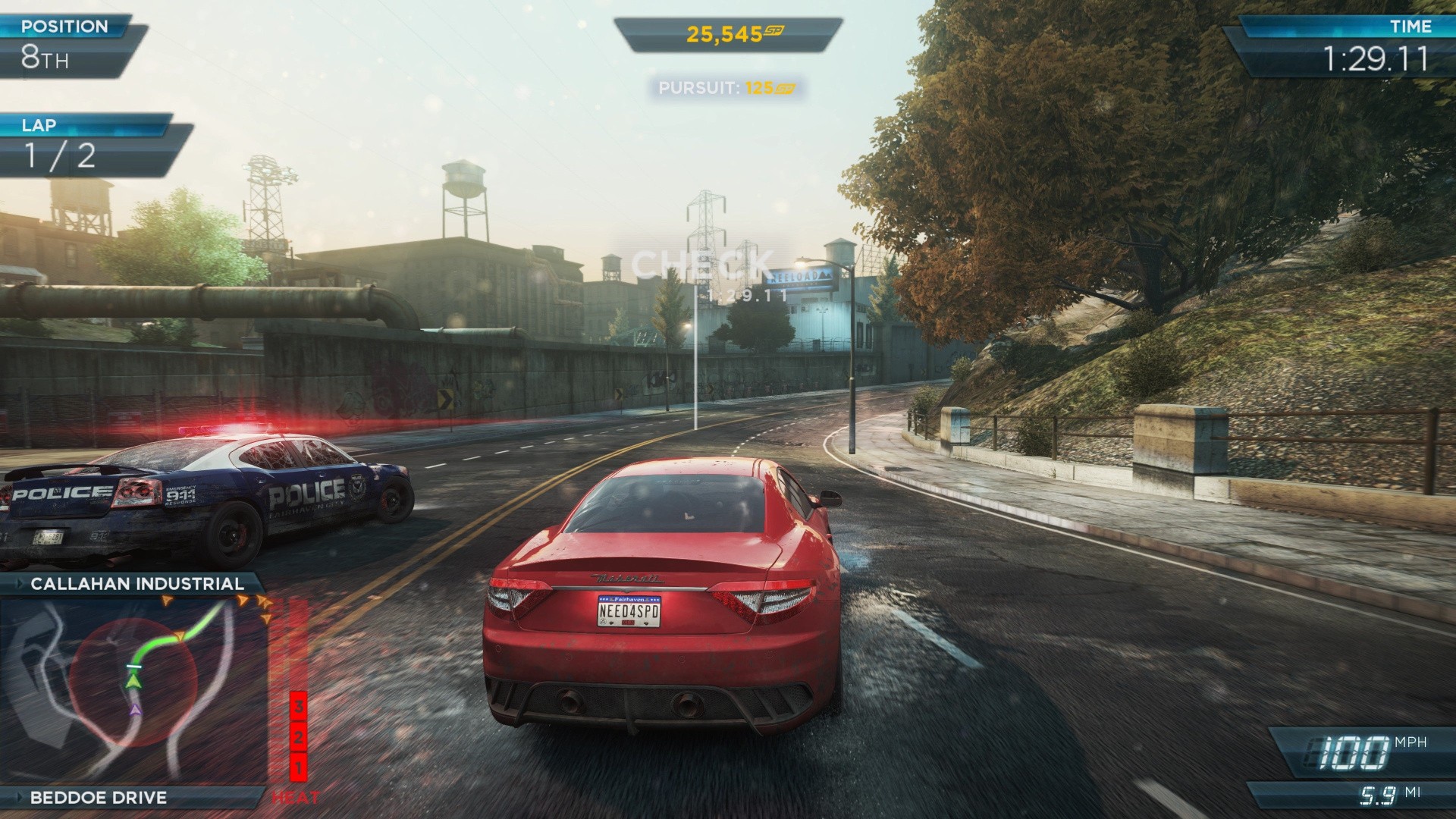Click the Beddoe Drive street label

click(x=99, y=798)
